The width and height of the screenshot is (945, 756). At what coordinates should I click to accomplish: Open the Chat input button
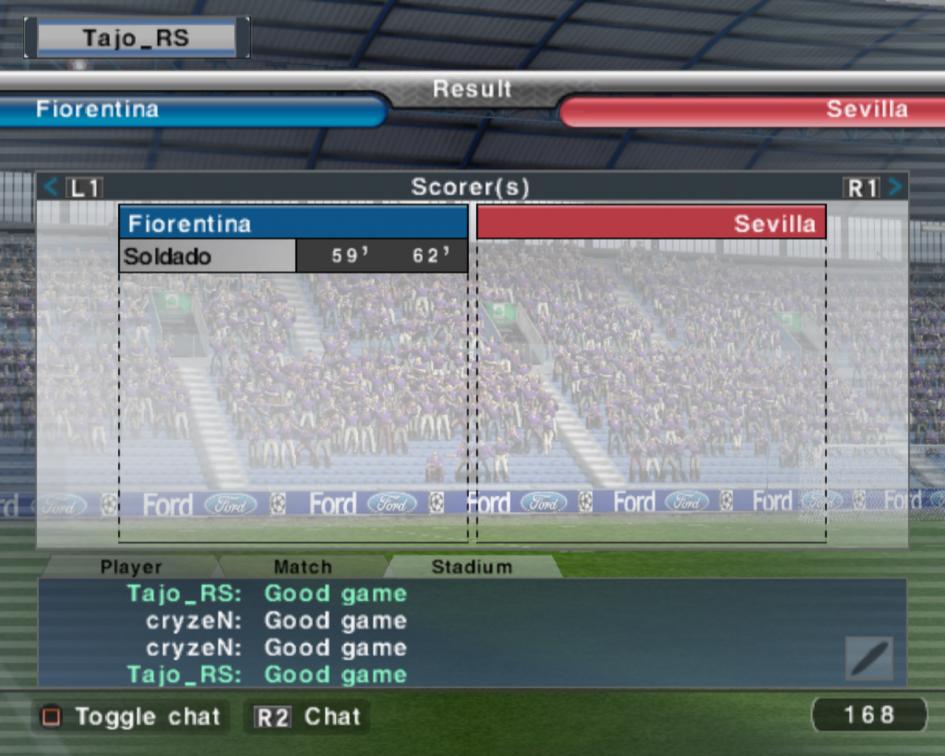pyautogui.click(x=307, y=717)
